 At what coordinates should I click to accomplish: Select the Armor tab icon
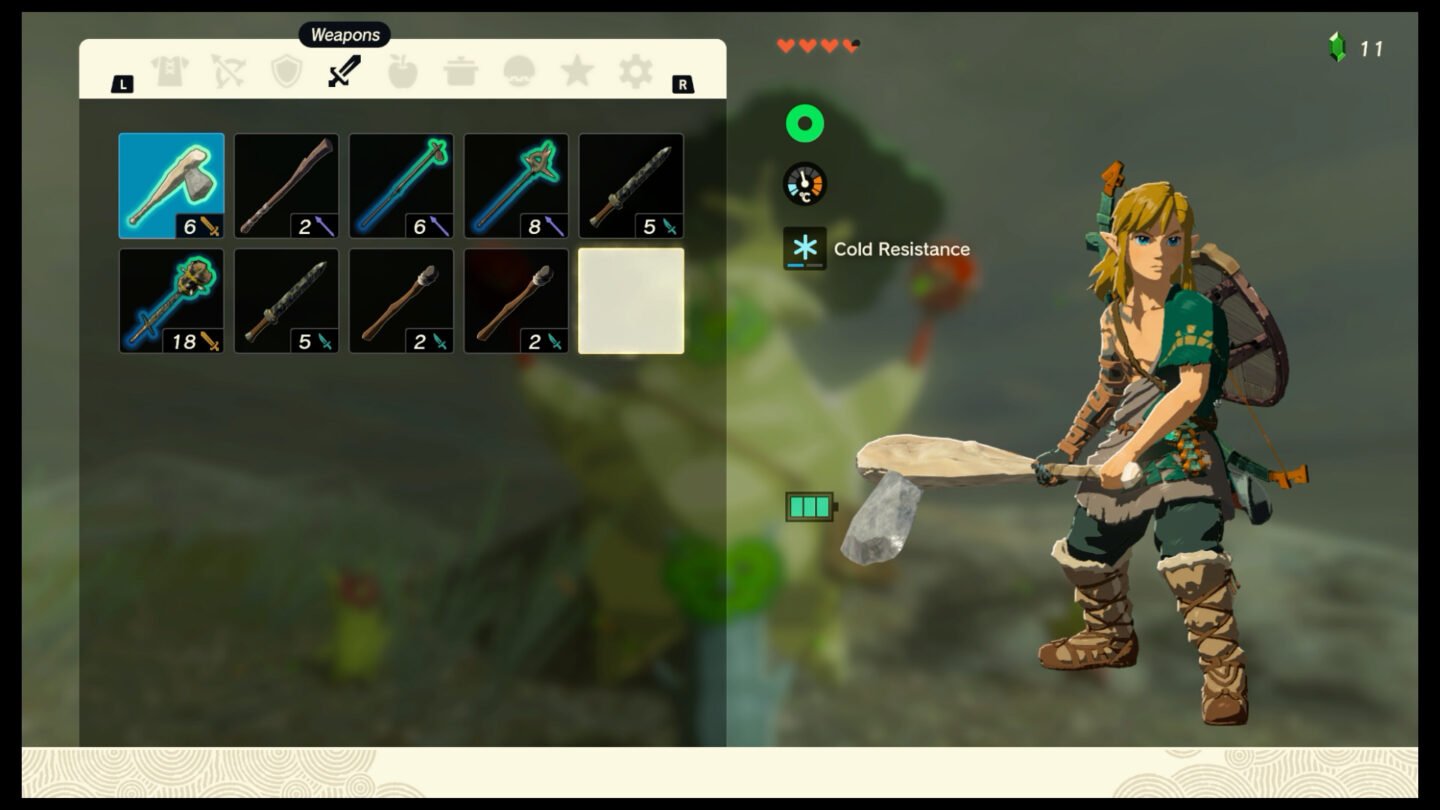coord(170,72)
